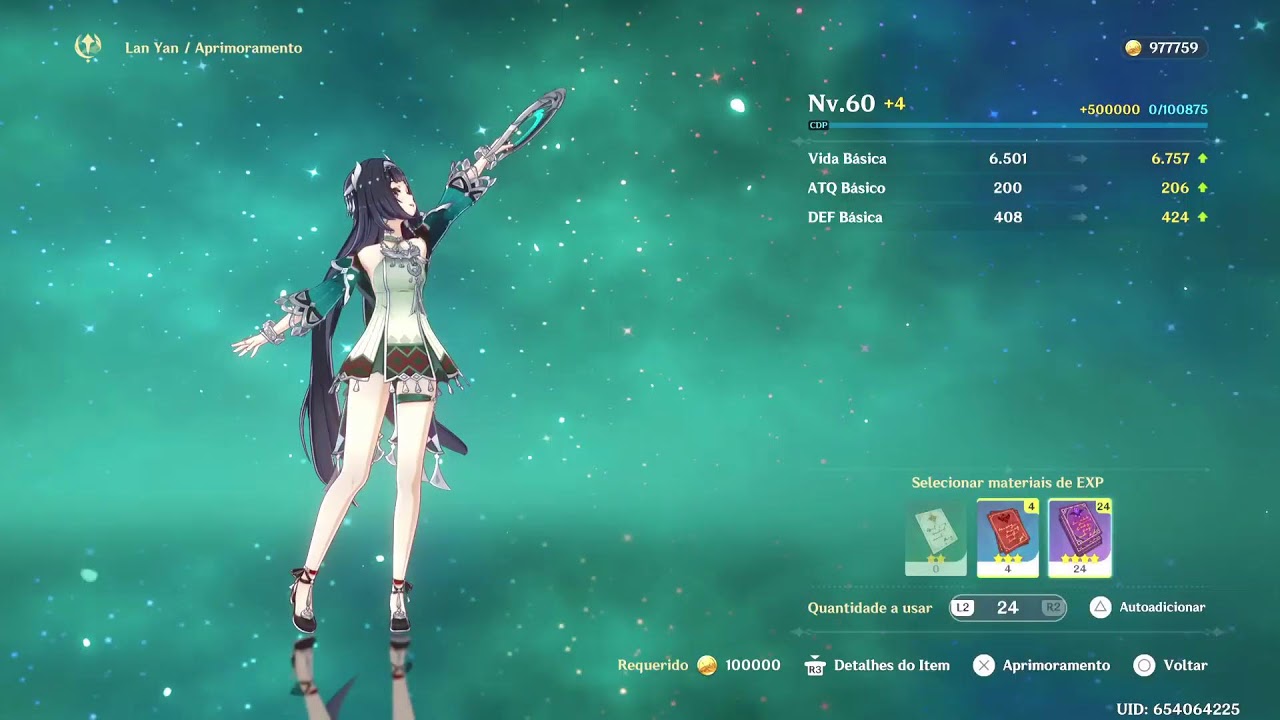Click the Mora balance at top right

coord(1162,48)
